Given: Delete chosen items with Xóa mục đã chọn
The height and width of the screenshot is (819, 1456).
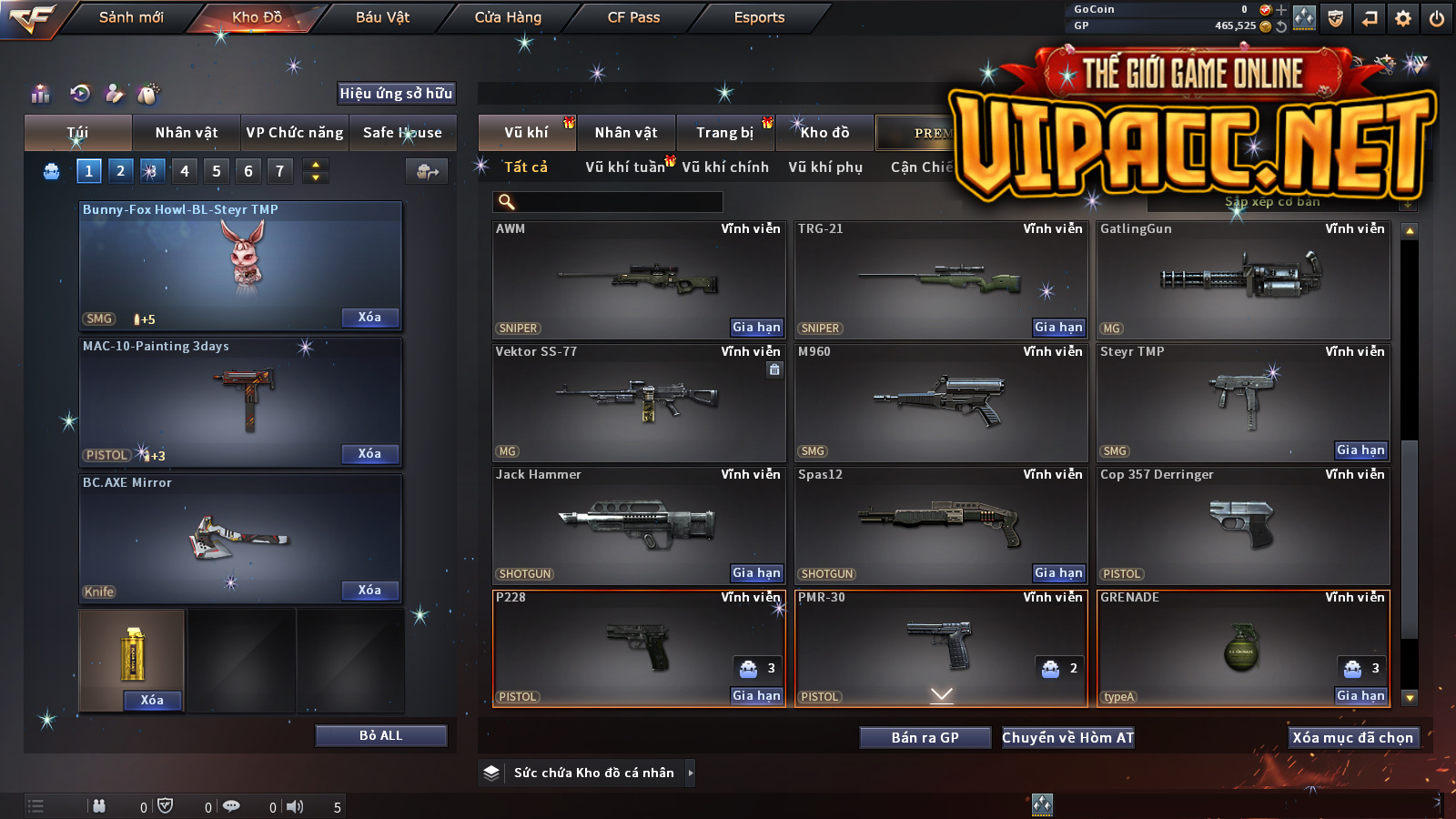Looking at the screenshot, I should click(1353, 737).
